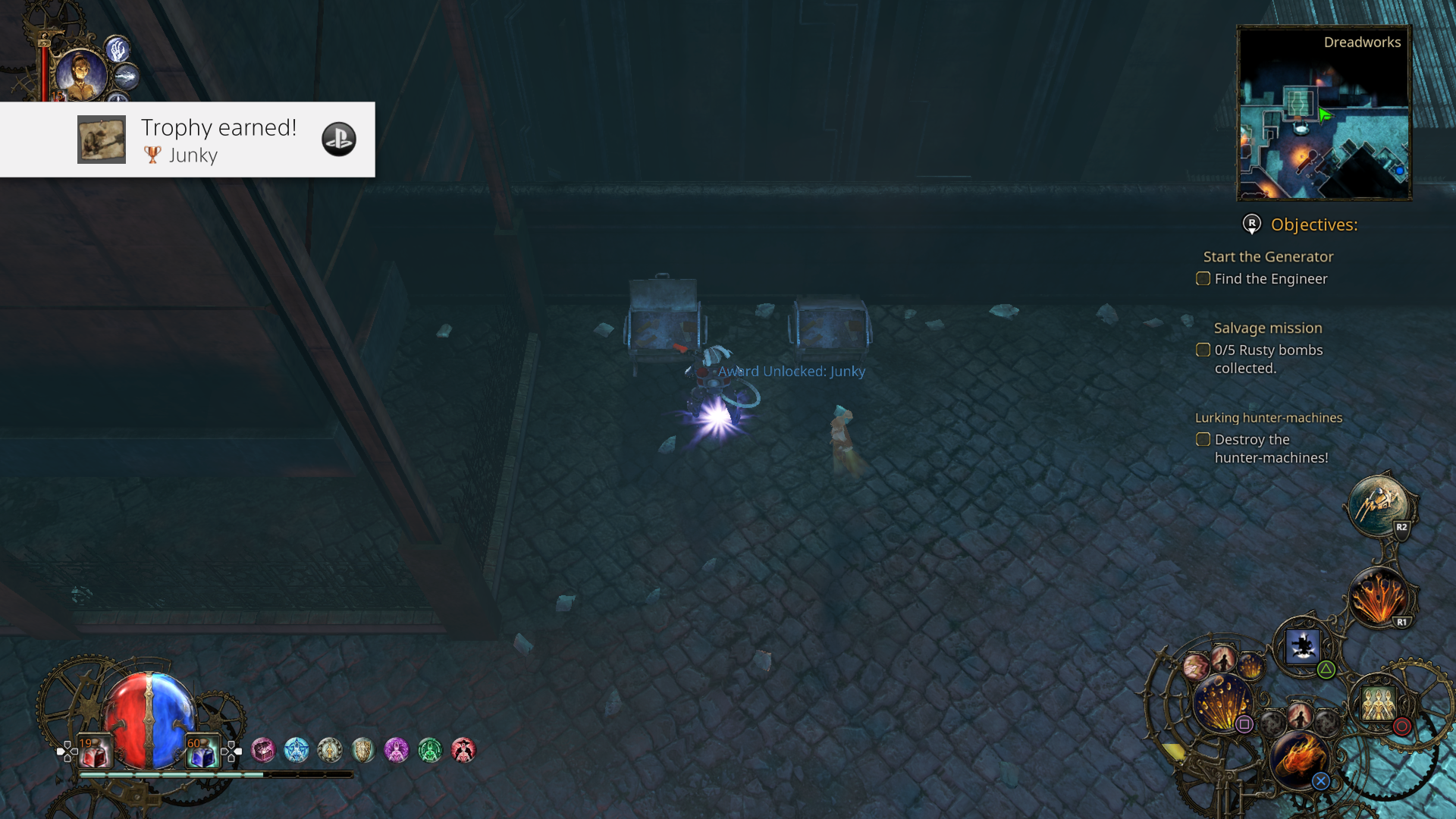Collapse the Salvage mission objective group

click(1268, 328)
